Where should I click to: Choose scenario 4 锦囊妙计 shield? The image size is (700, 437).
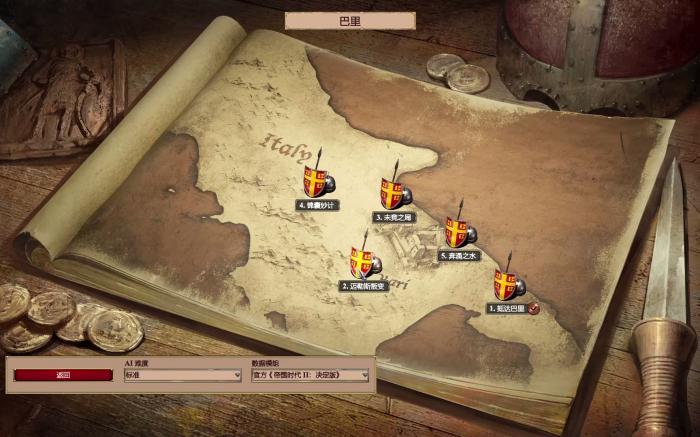pyautogui.click(x=317, y=181)
